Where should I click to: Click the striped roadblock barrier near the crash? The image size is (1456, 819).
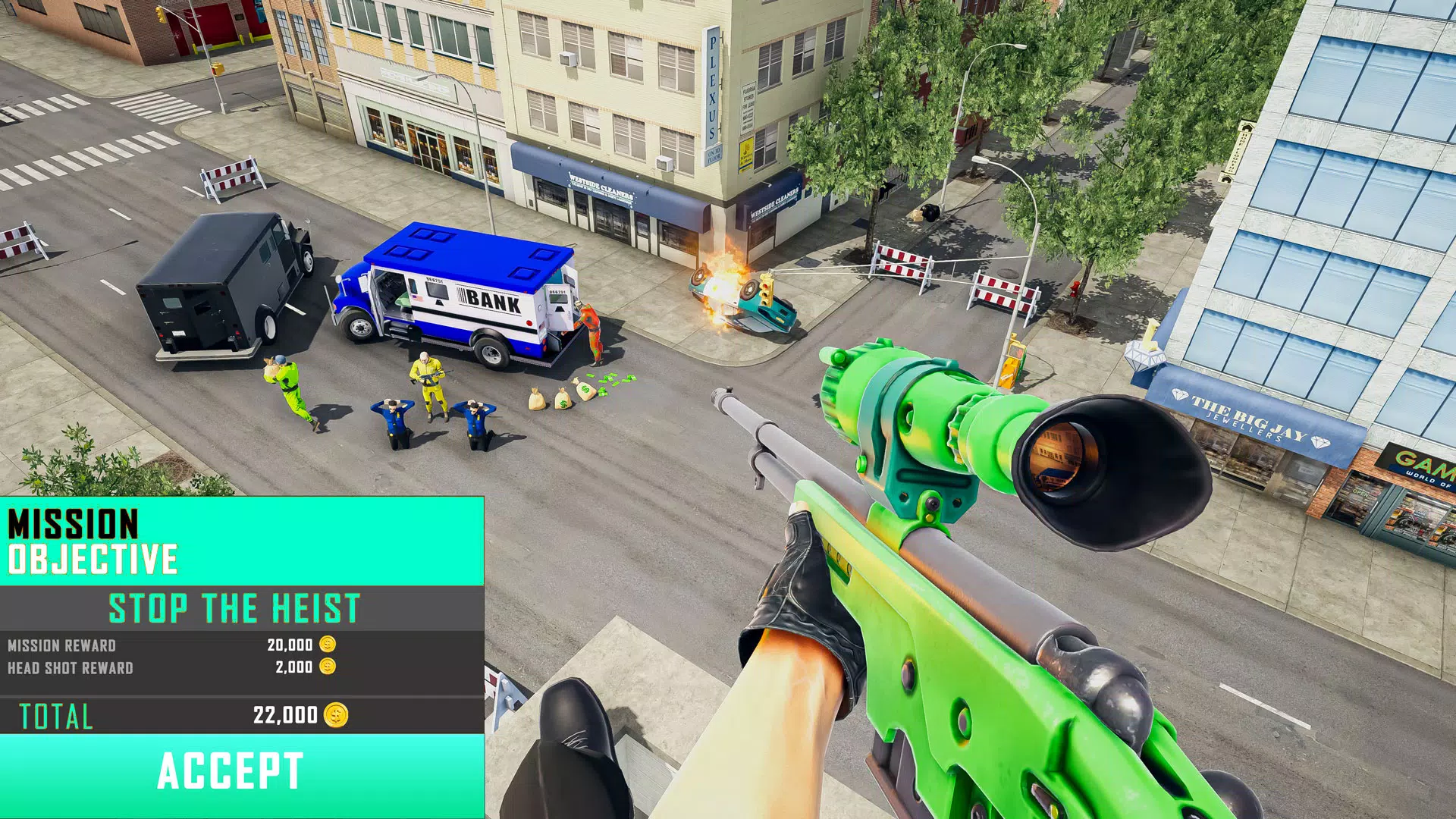pos(902,258)
